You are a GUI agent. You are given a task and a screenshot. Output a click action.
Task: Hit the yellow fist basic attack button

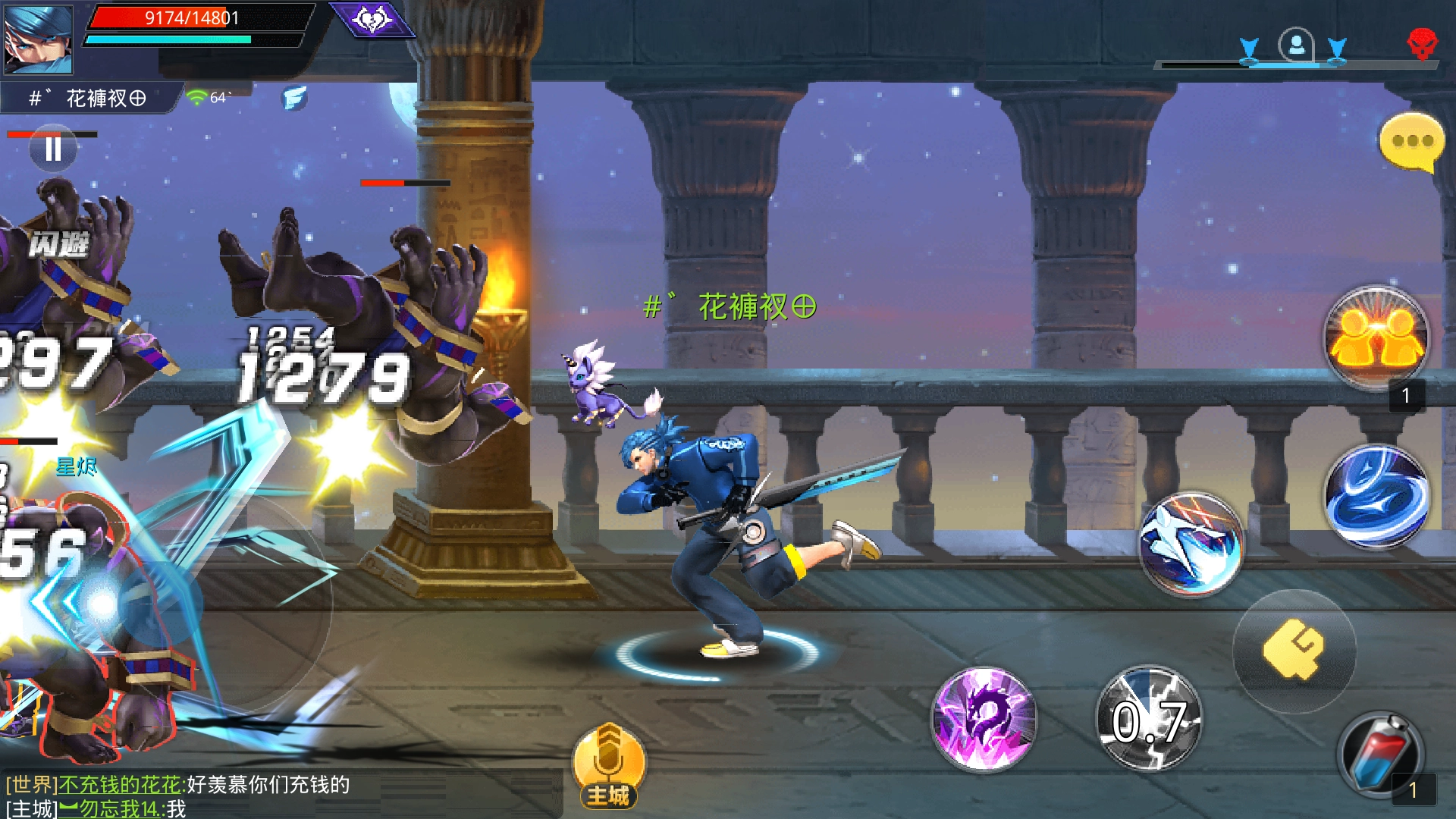[x=1294, y=650]
